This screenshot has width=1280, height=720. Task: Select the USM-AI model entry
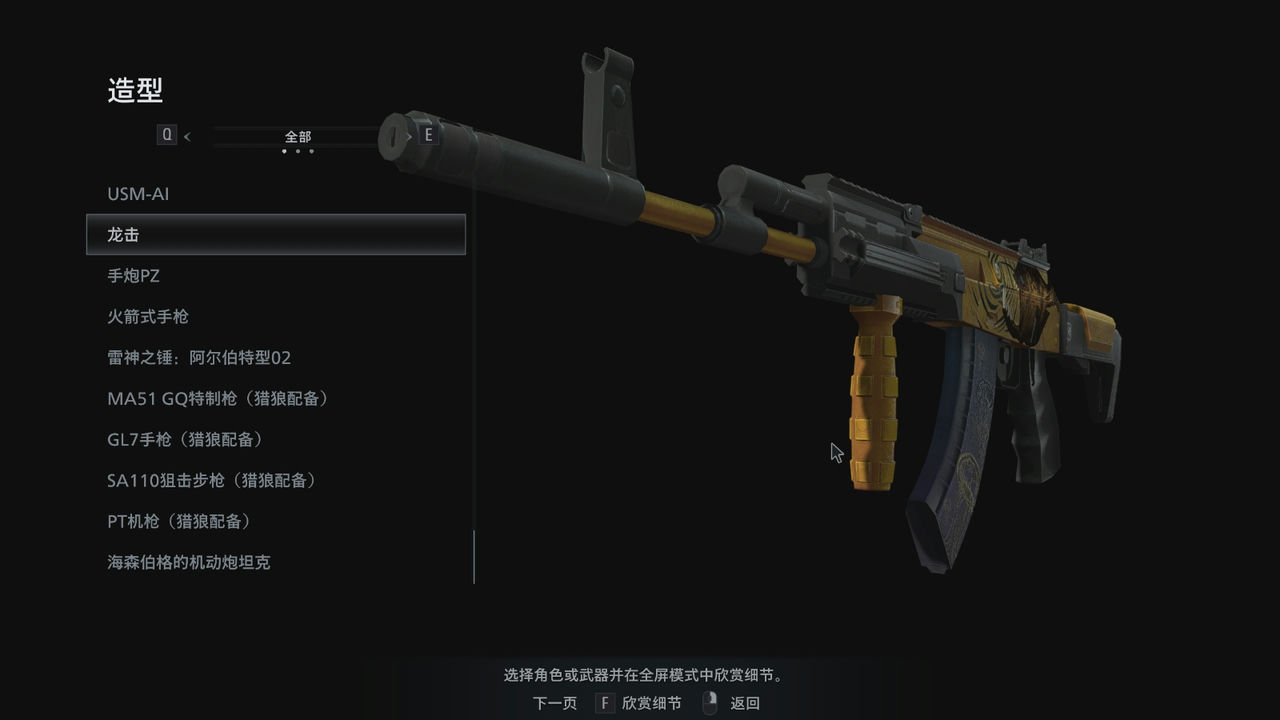pyautogui.click(x=138, y=194)
